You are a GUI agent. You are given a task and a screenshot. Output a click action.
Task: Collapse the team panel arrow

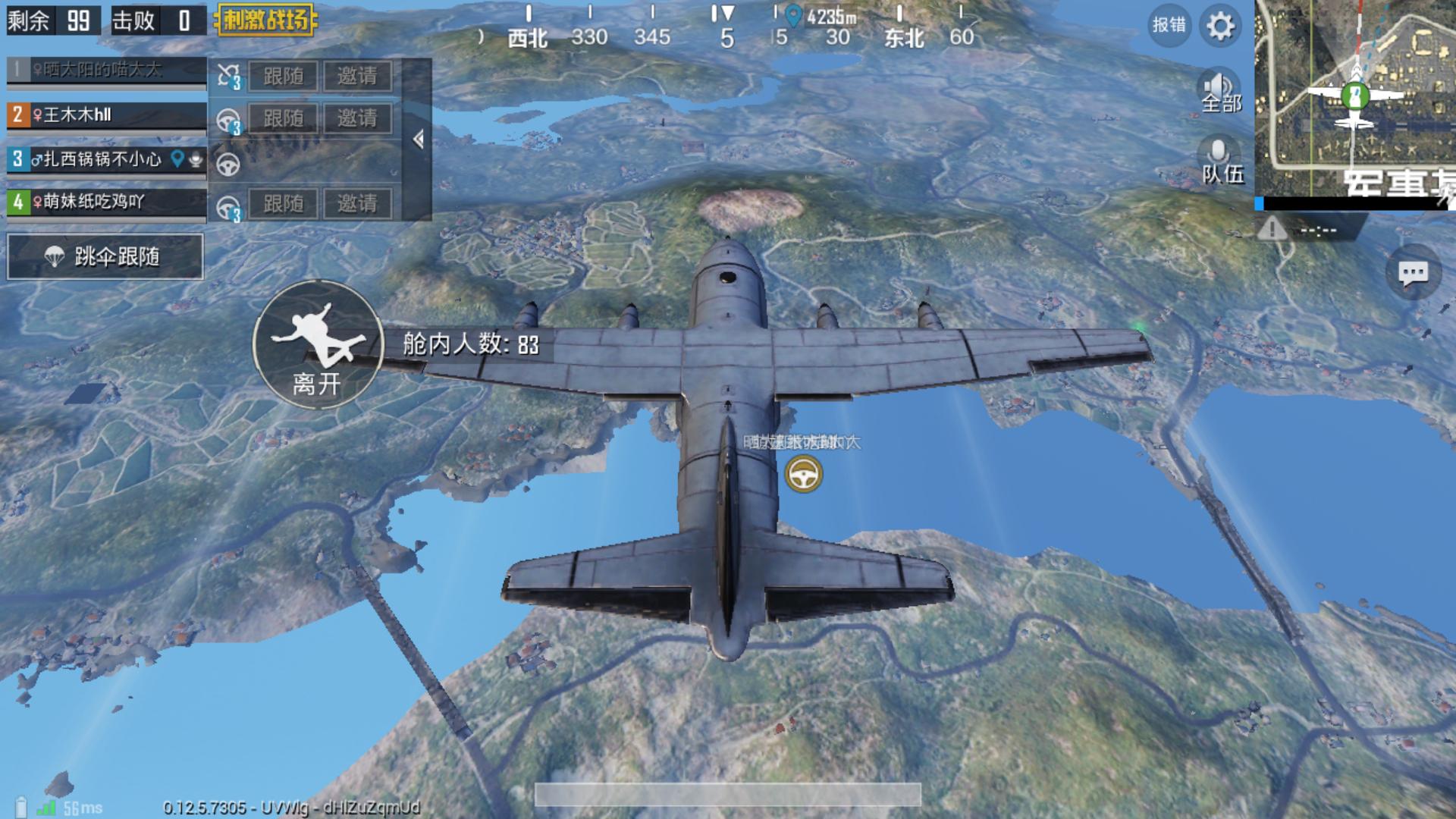point(418,140)
